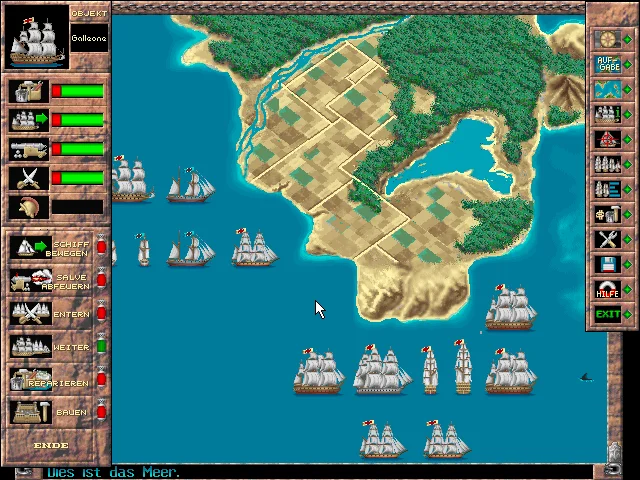Show the overview map
This screenshot has width=640, height=480.
click(x=607, y=90)
